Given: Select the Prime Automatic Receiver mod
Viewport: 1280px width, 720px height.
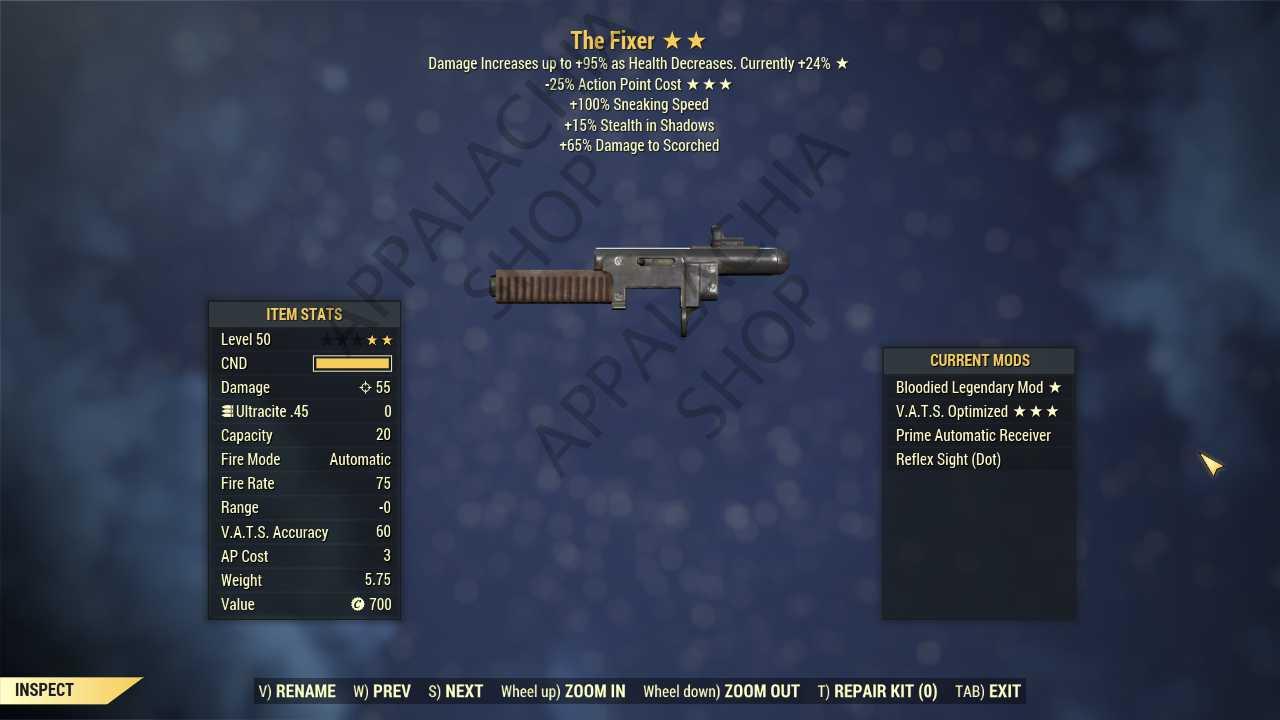Looking at the screenshot, I should 973,435.
